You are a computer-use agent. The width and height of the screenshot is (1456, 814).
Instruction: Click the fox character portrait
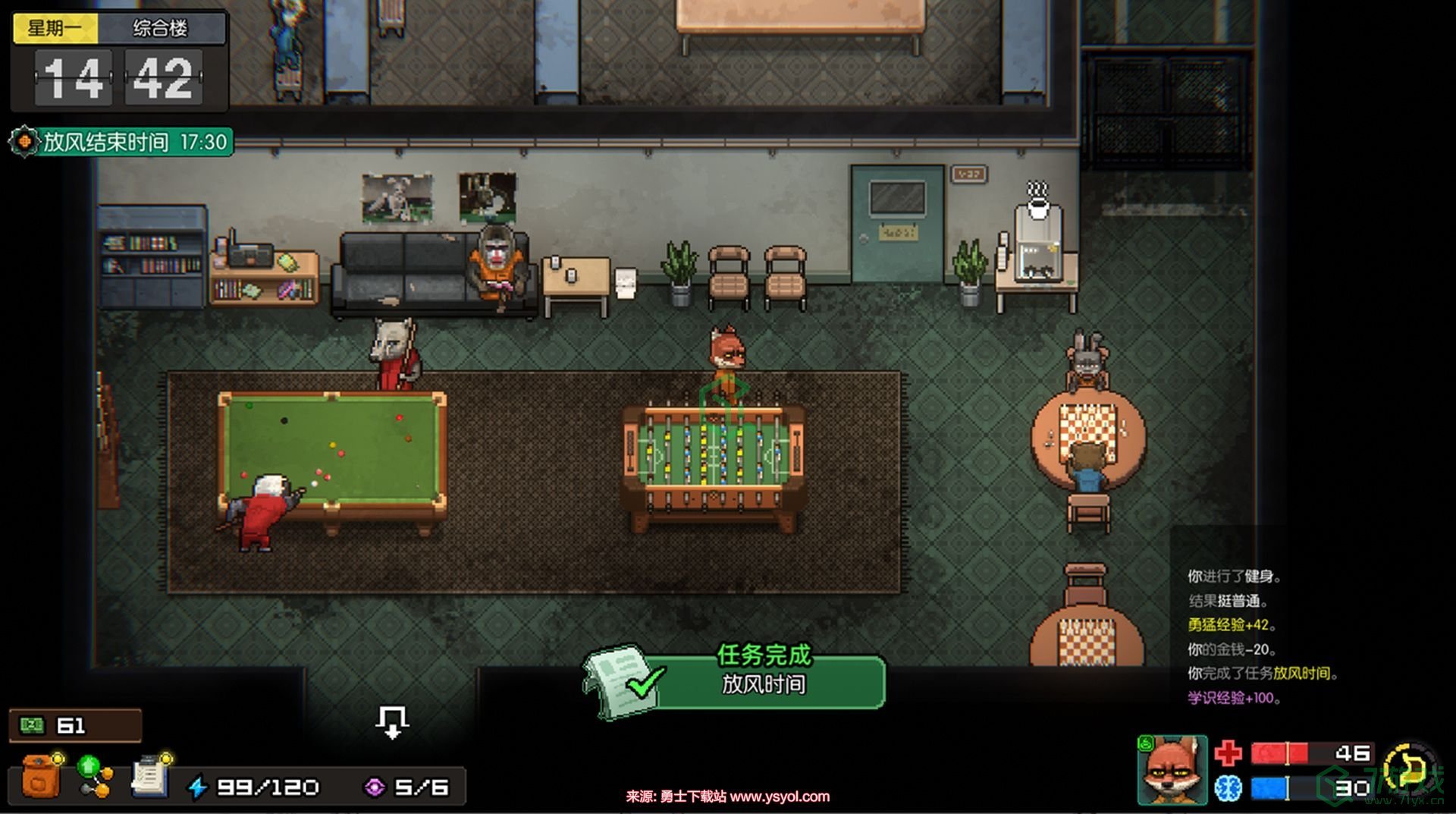tap(1172, 770)
